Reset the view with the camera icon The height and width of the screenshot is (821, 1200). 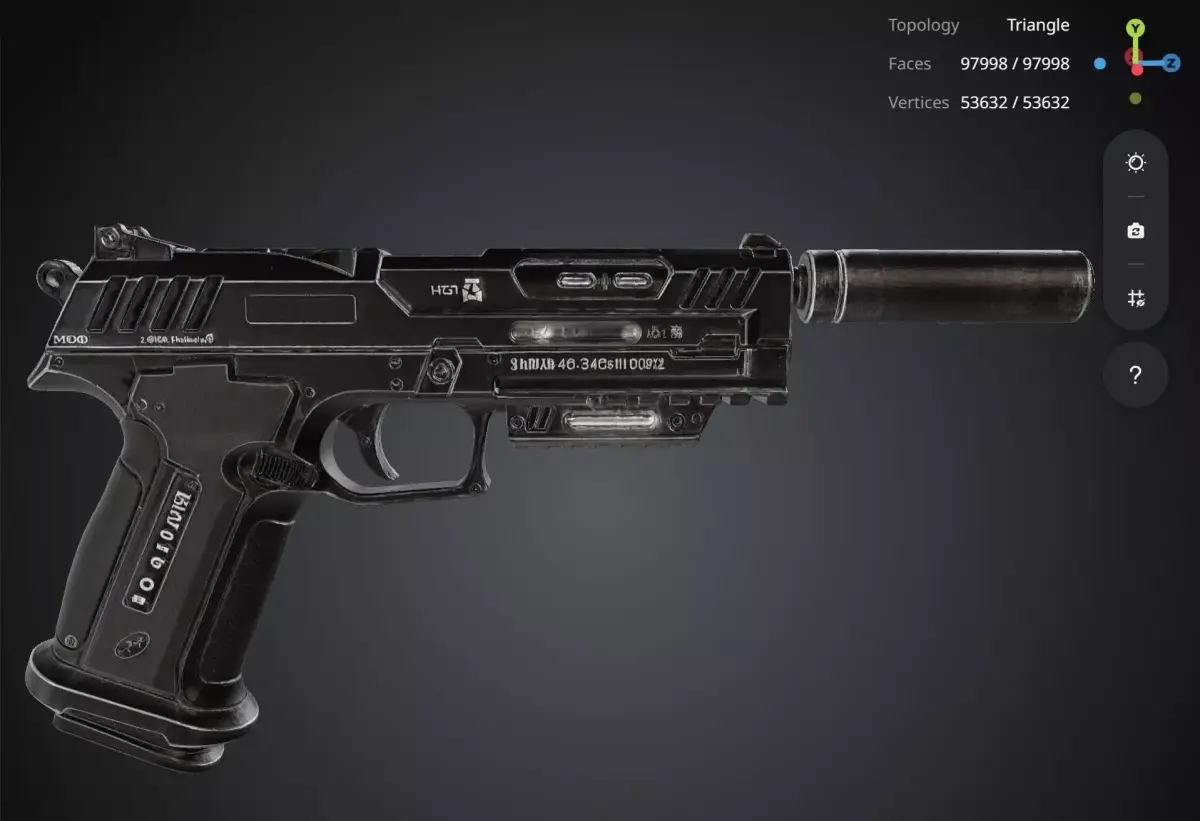(x=1135, y=231)
